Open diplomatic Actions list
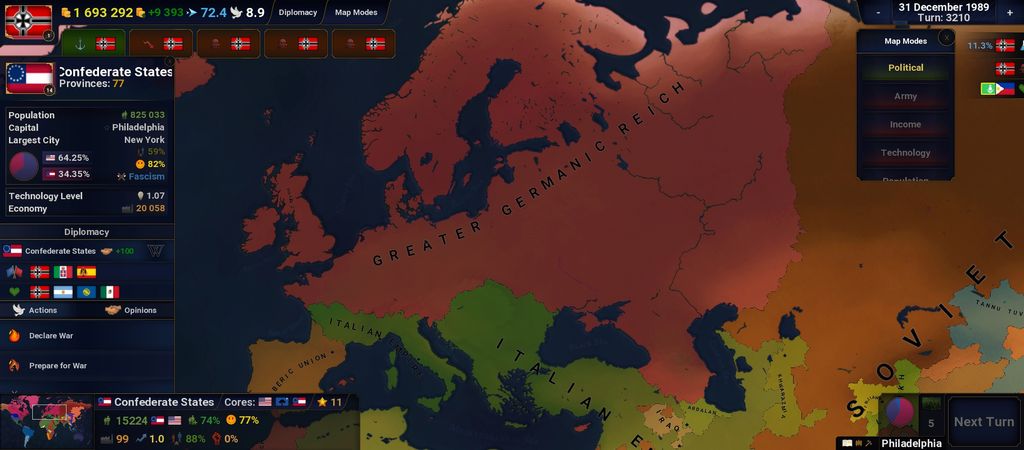 (35, 310)
